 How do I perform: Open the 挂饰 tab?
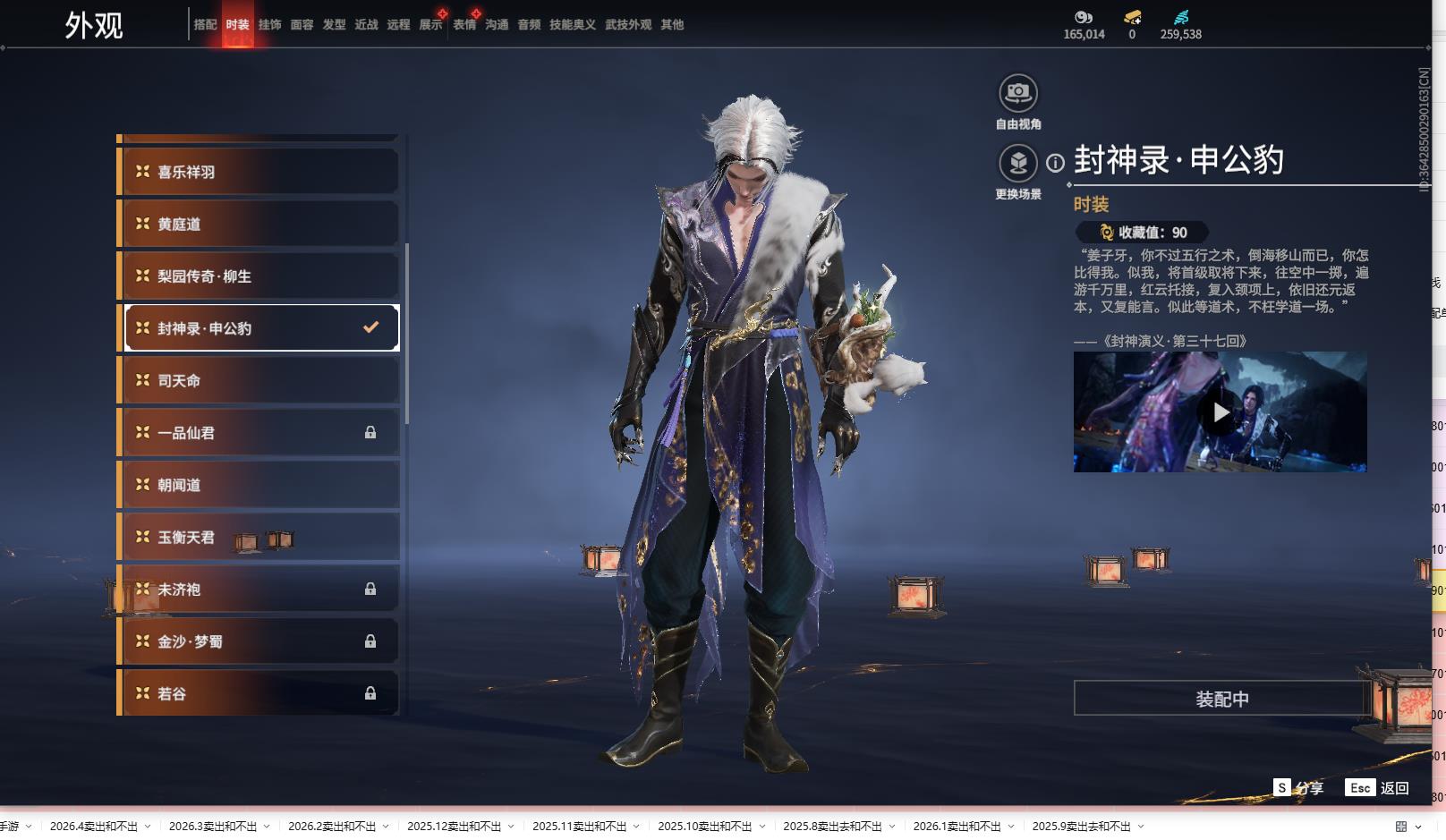[269, 25]
